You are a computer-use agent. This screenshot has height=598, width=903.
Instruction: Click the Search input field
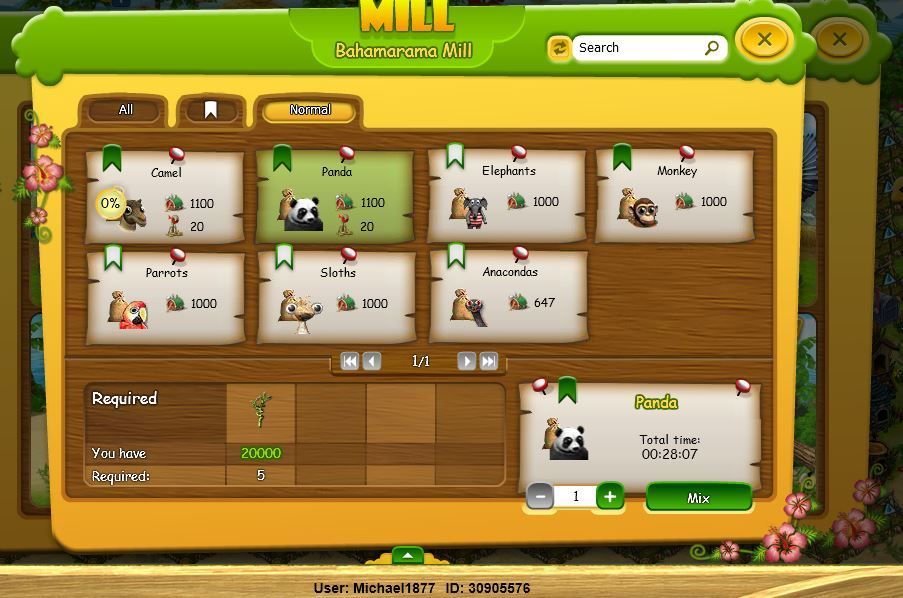638,47
